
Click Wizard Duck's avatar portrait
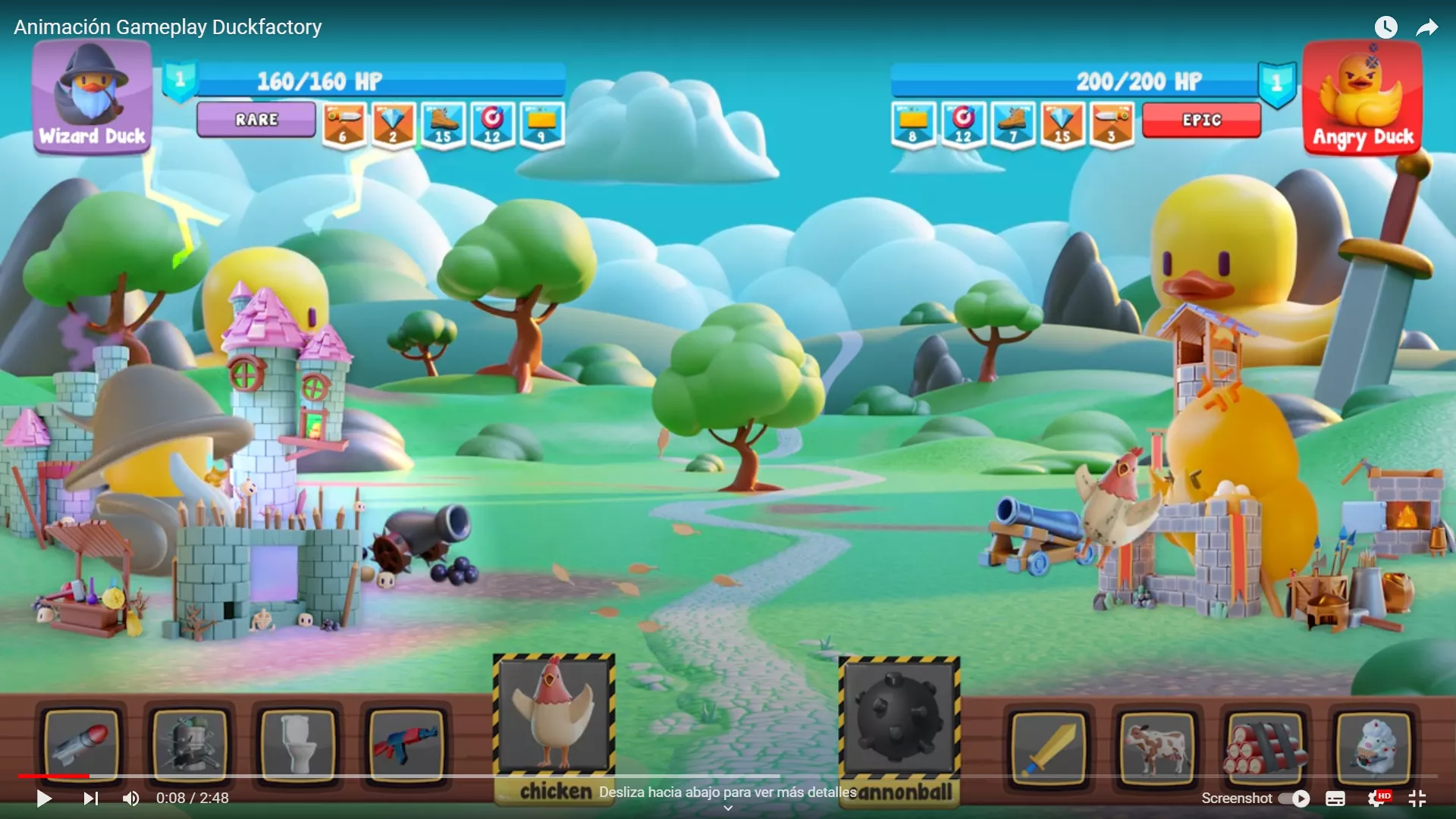pyautogui.click(x=91, y=95)
